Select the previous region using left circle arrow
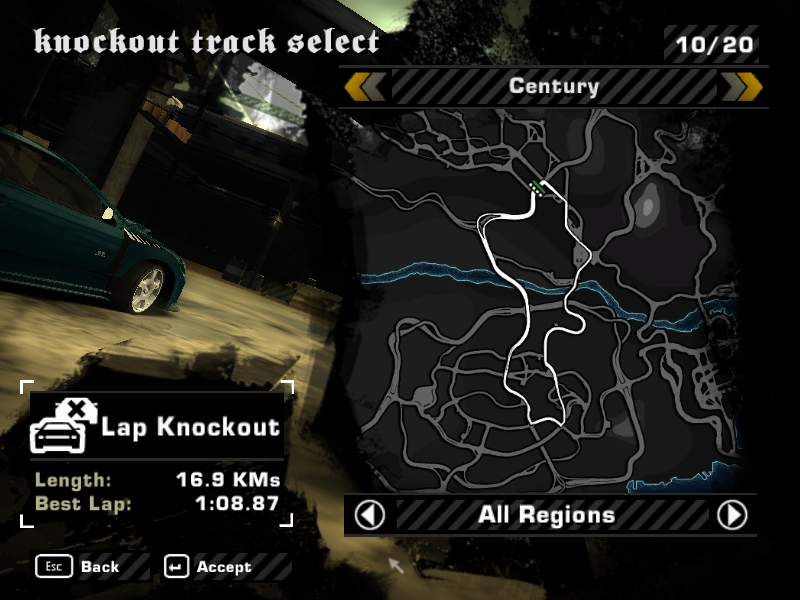 [x=370, y=515]
